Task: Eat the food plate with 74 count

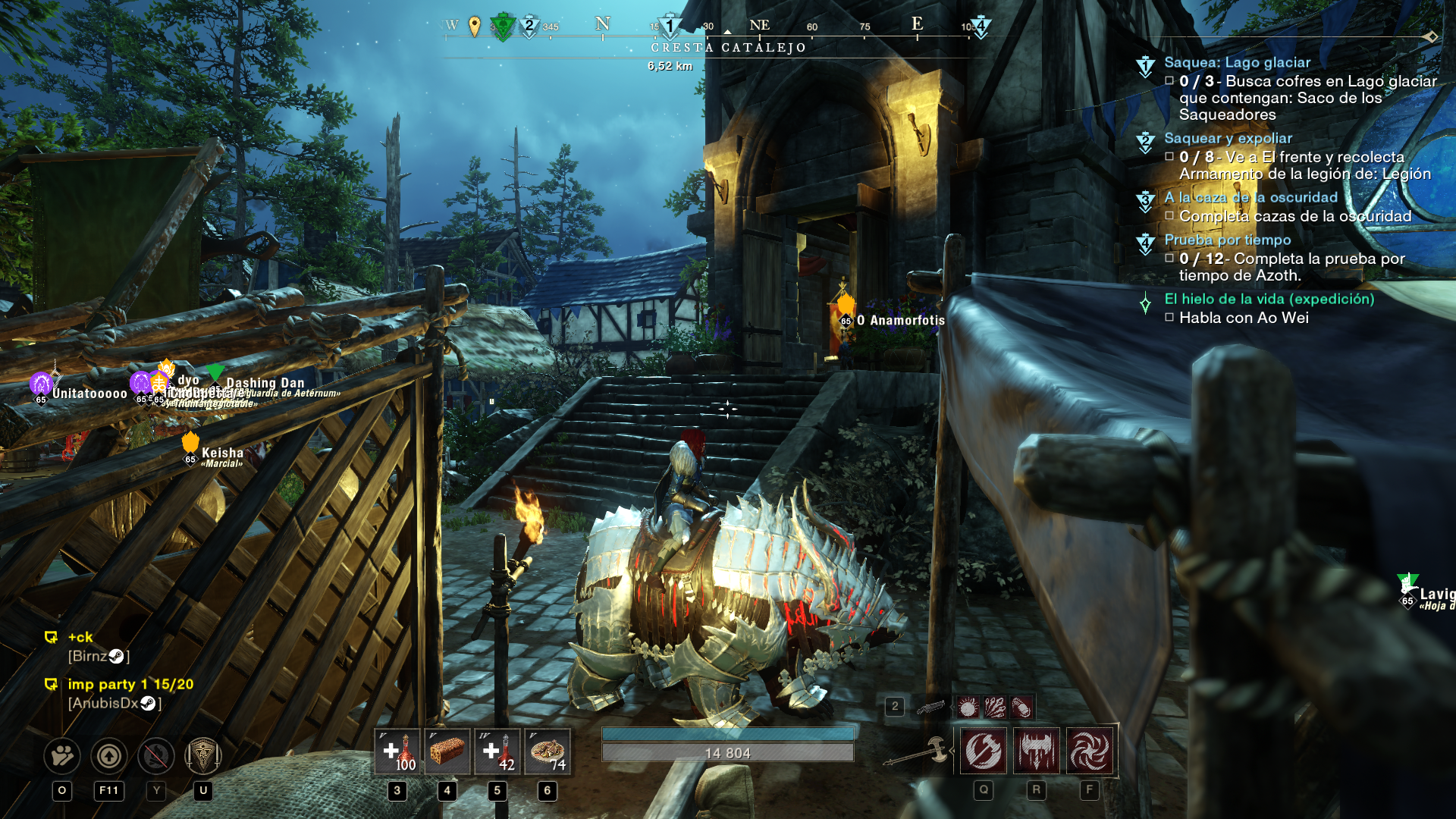Action: [548, 752]
